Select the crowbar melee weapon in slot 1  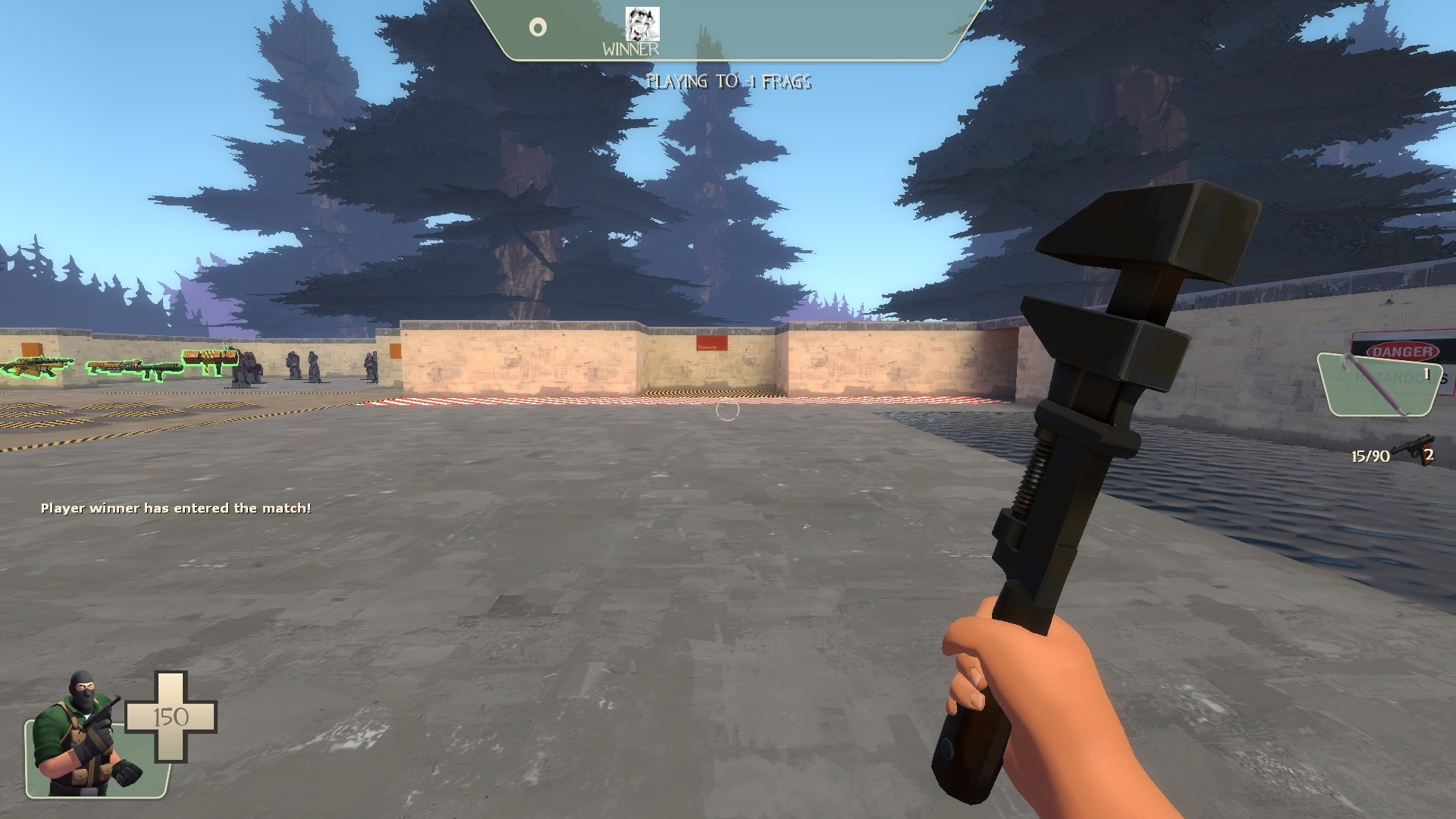pyautogui.click(x=1373, y=385)
